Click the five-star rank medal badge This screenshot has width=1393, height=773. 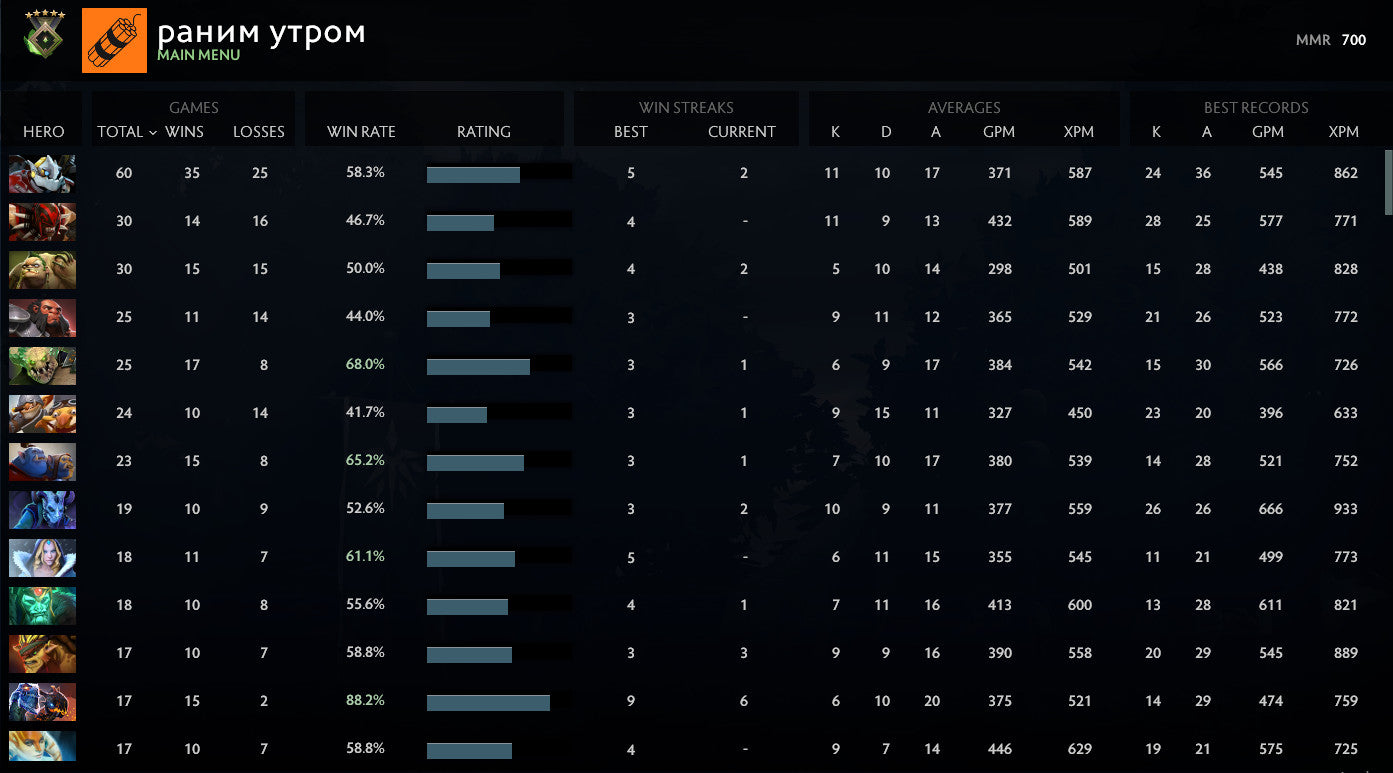[43, 36]
